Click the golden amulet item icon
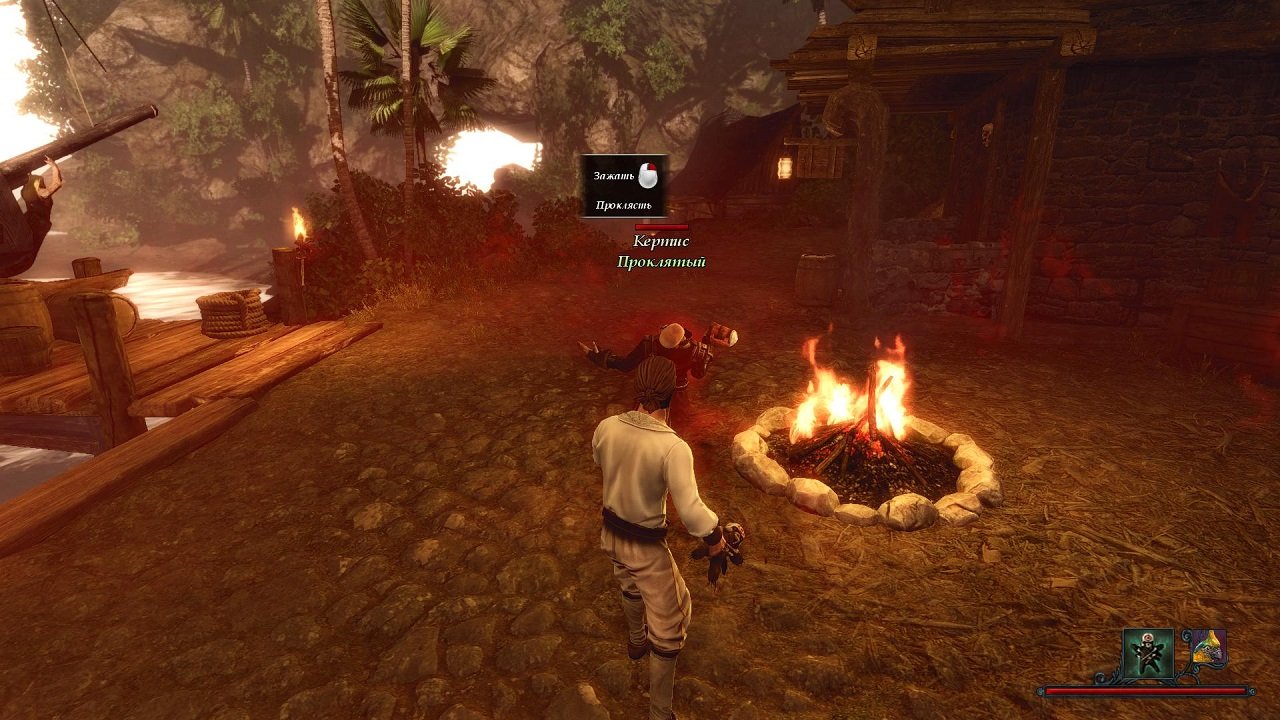 [1208, 648]
